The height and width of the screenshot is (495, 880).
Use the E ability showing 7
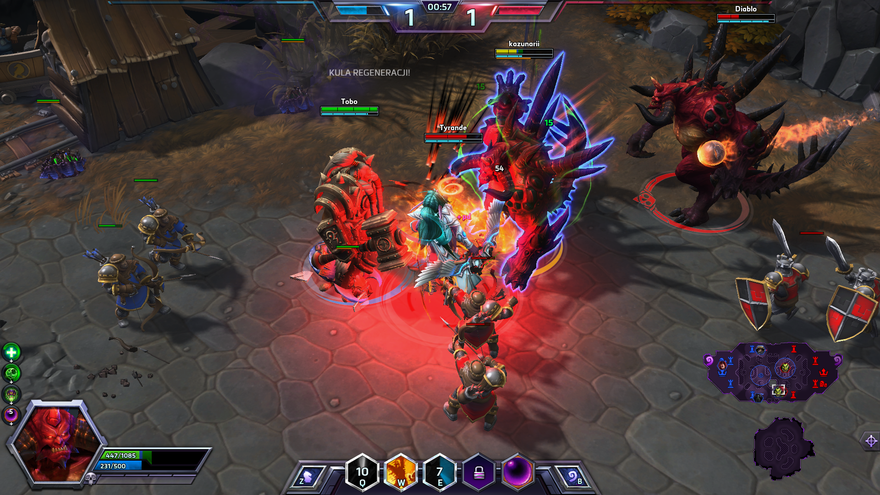(439, 472)
